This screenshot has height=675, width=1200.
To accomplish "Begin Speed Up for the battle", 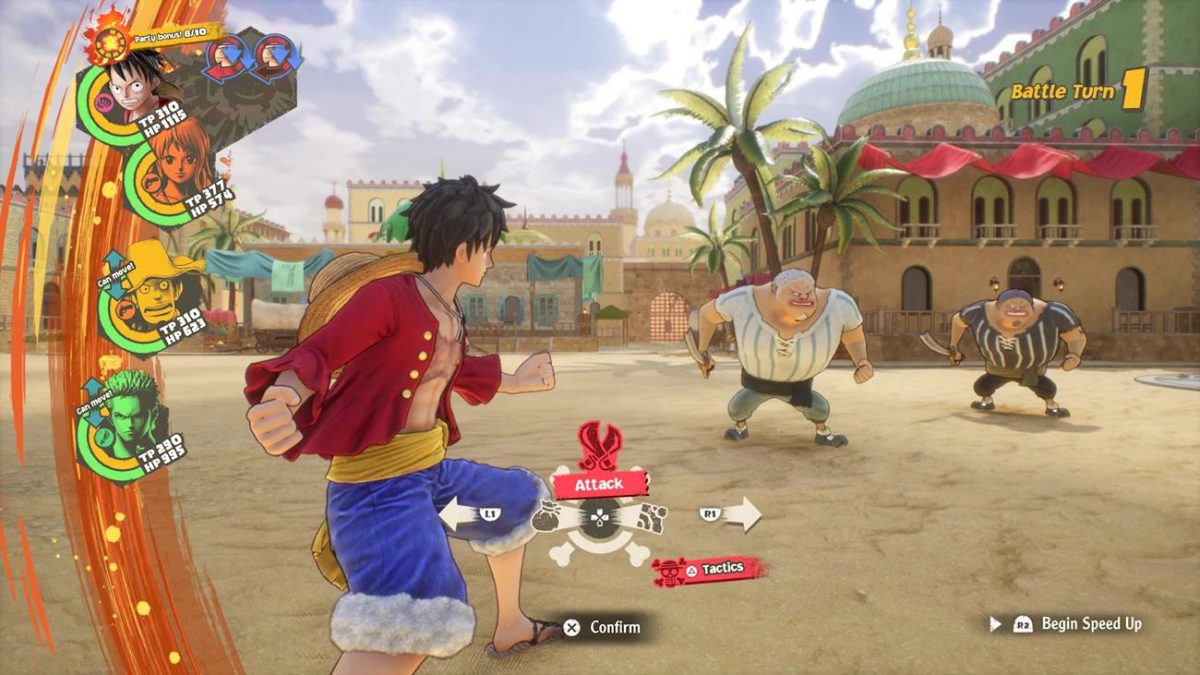I will coord(1078,624).
